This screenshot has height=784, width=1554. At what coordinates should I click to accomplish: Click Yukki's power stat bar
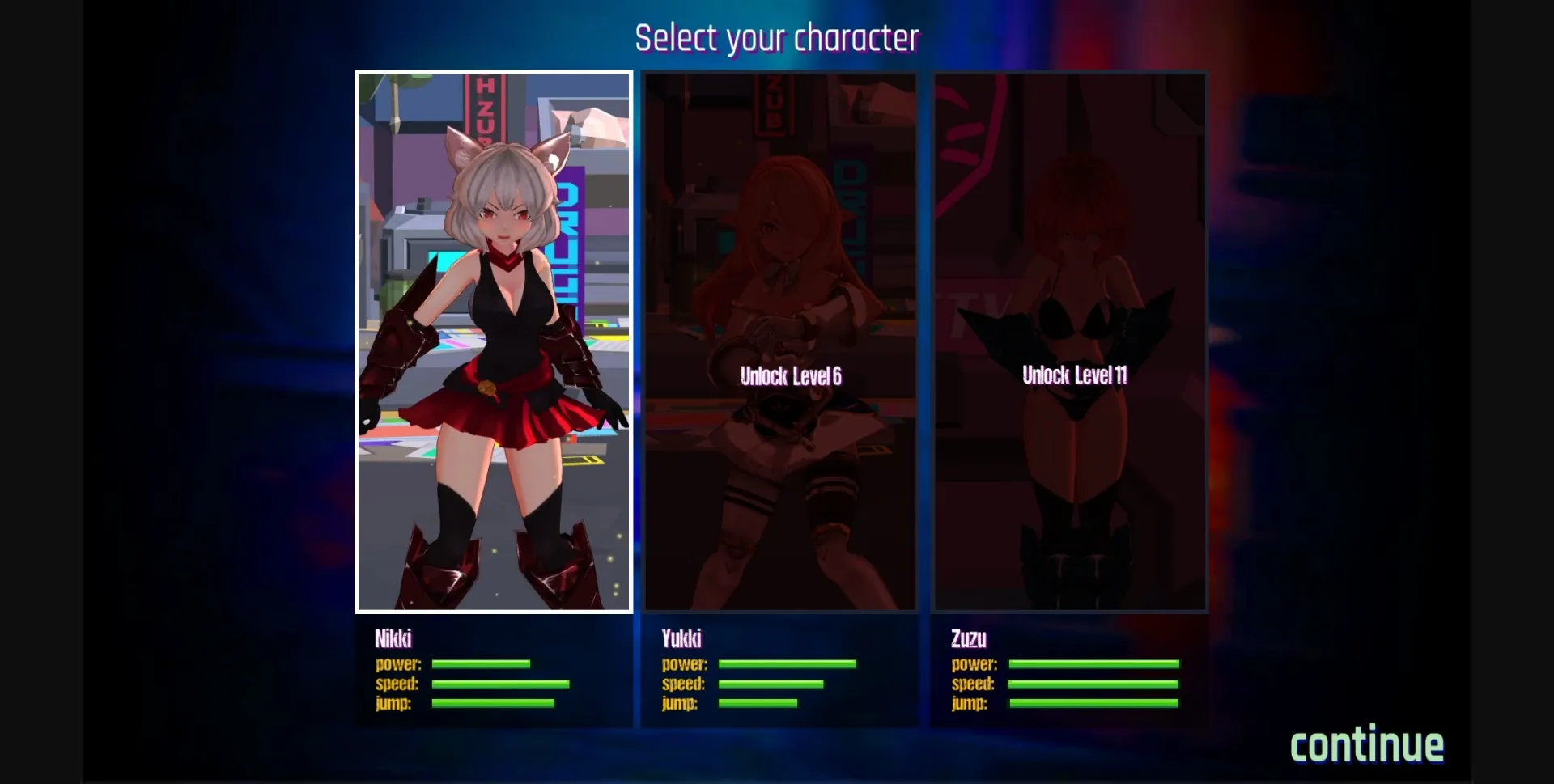[x=787, y=664]
